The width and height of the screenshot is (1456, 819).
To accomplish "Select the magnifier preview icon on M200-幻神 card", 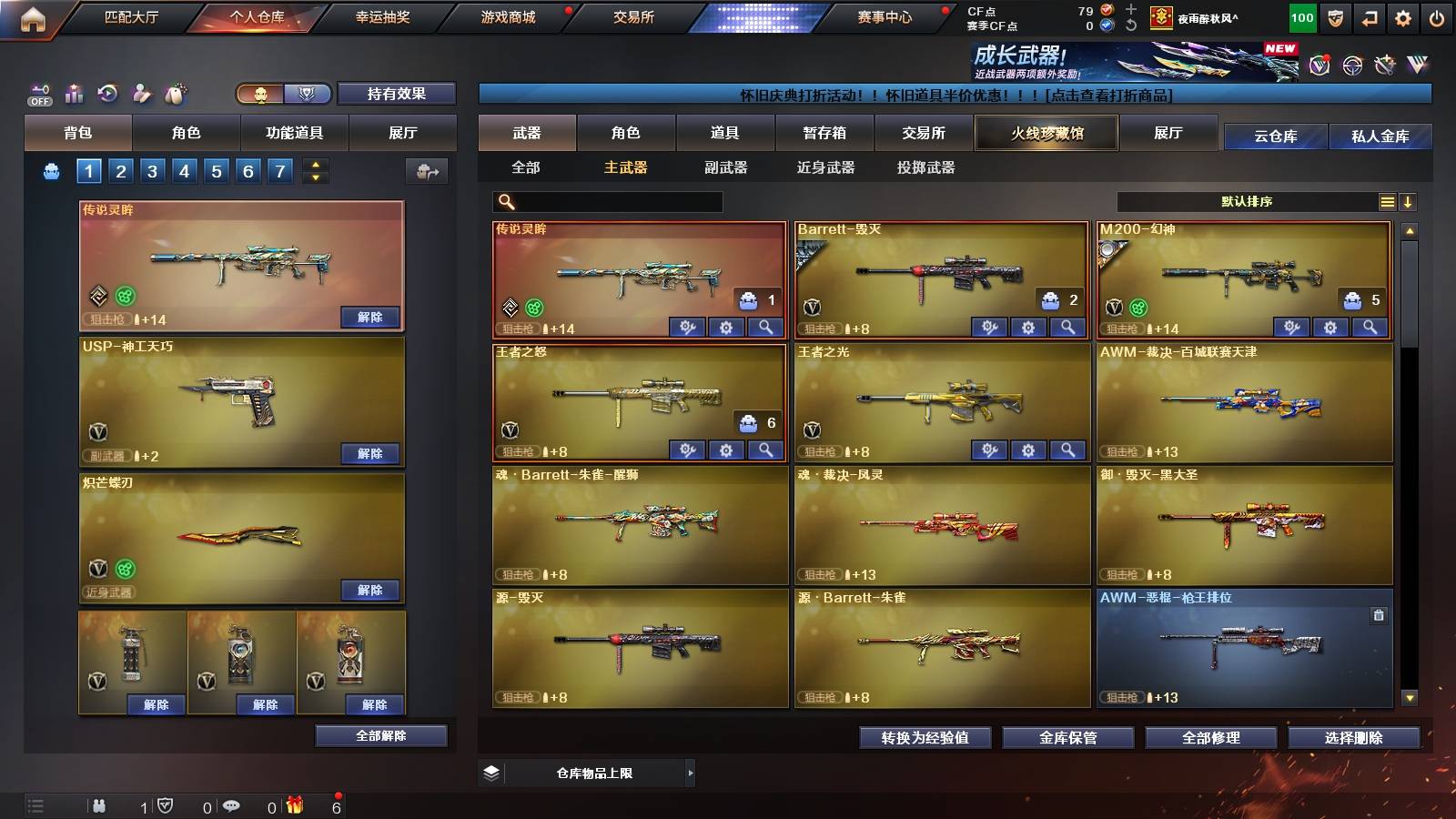I will point(1369,326).
